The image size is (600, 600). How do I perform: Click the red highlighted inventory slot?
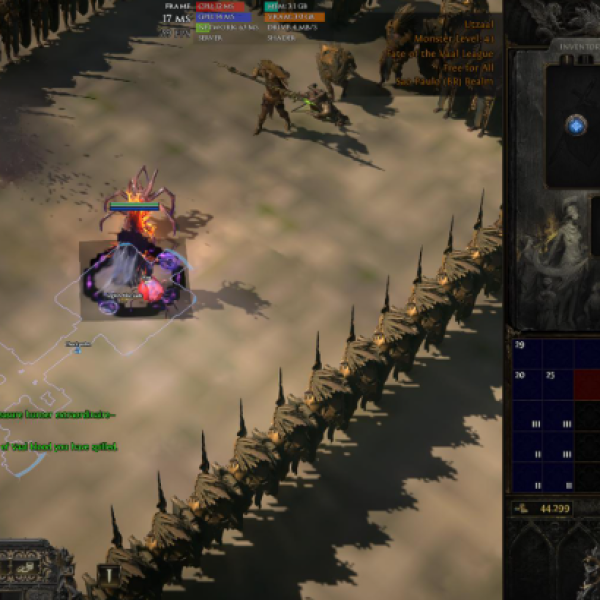[586, 383]
